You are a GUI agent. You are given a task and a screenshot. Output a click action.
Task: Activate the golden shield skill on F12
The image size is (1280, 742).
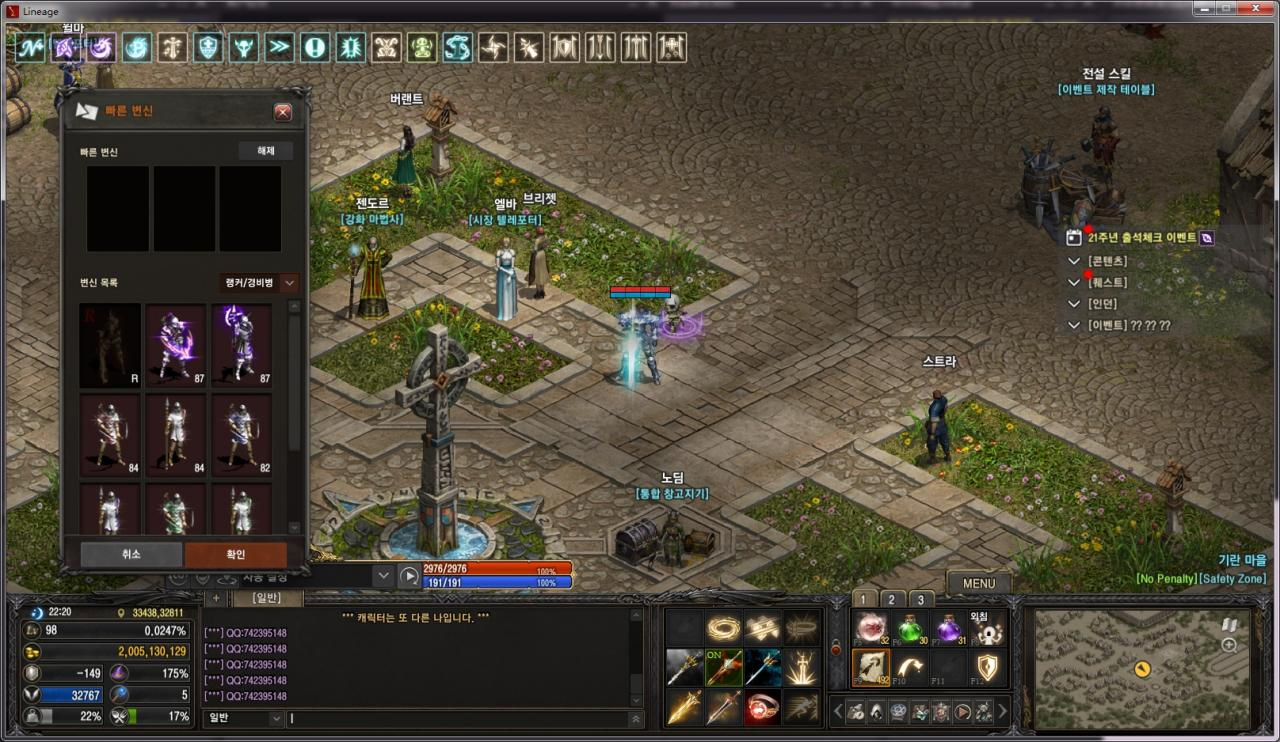pyautogui.click(x=987, y=668)
